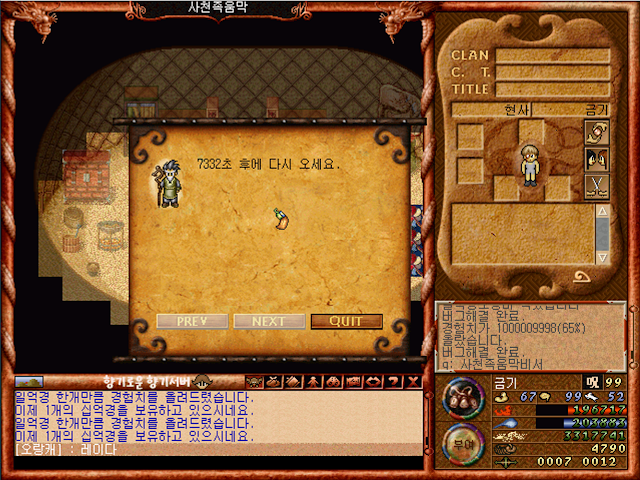Open the two faces icon on character panel

[x=596, y=158]
